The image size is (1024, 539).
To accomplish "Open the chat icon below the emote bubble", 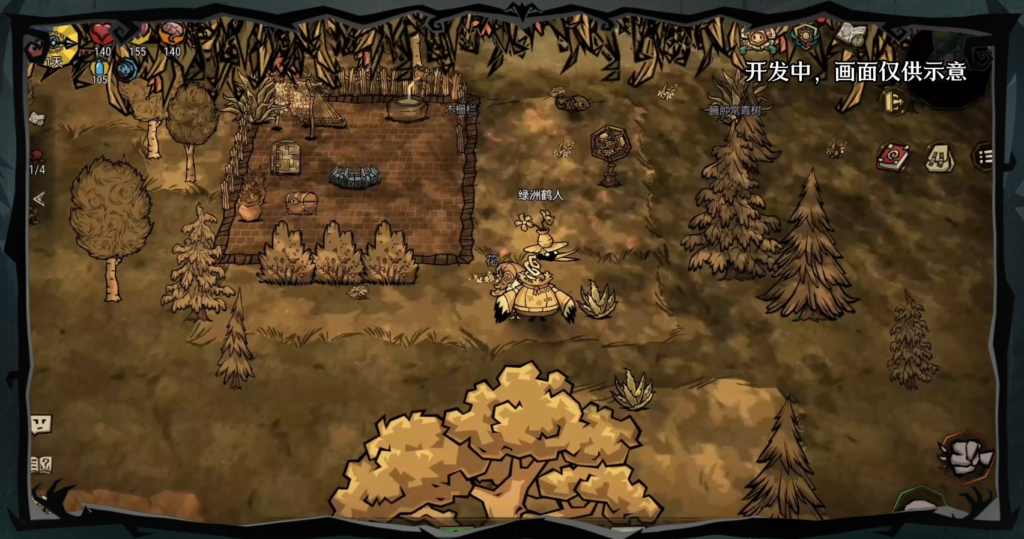I will [x=41, y=464].
